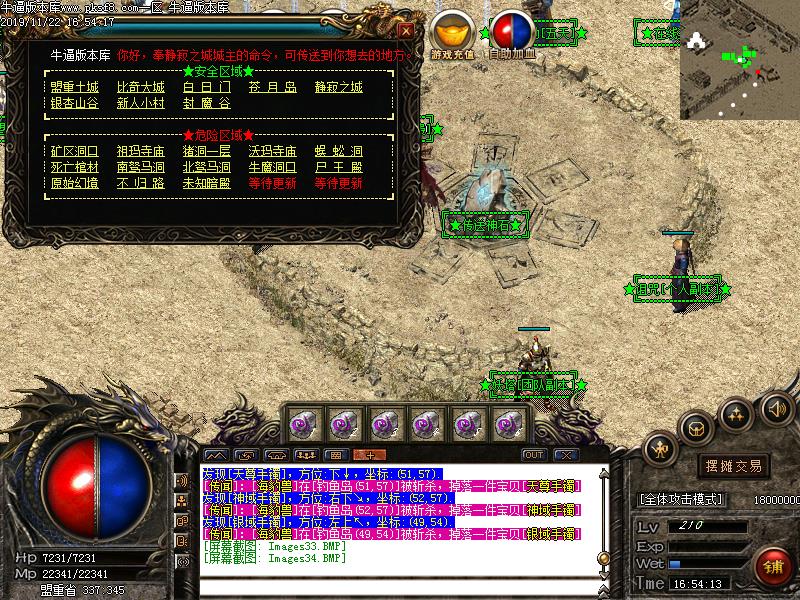Select 封魔谷 destination
Screen dimensions: 800x600
pyautogui.click(x=206, y=103)
